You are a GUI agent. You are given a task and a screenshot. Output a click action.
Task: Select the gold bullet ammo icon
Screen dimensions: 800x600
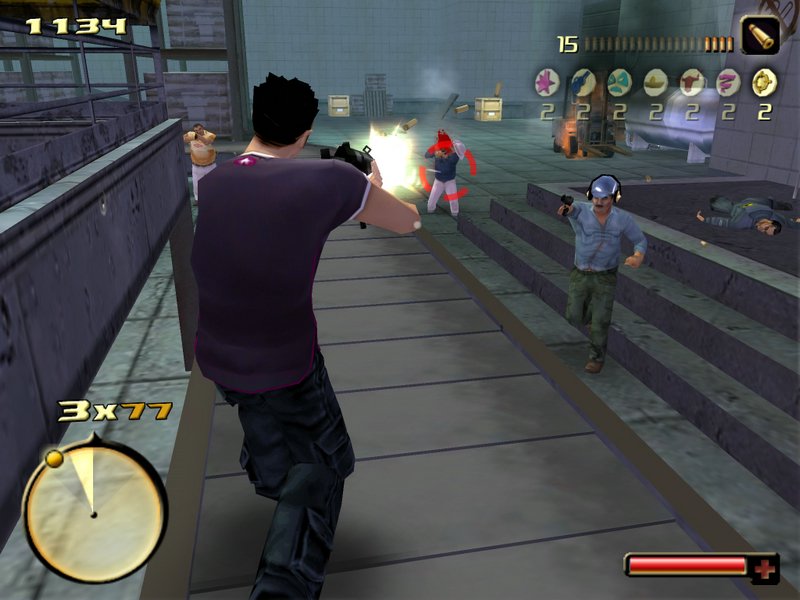point(760,36)
